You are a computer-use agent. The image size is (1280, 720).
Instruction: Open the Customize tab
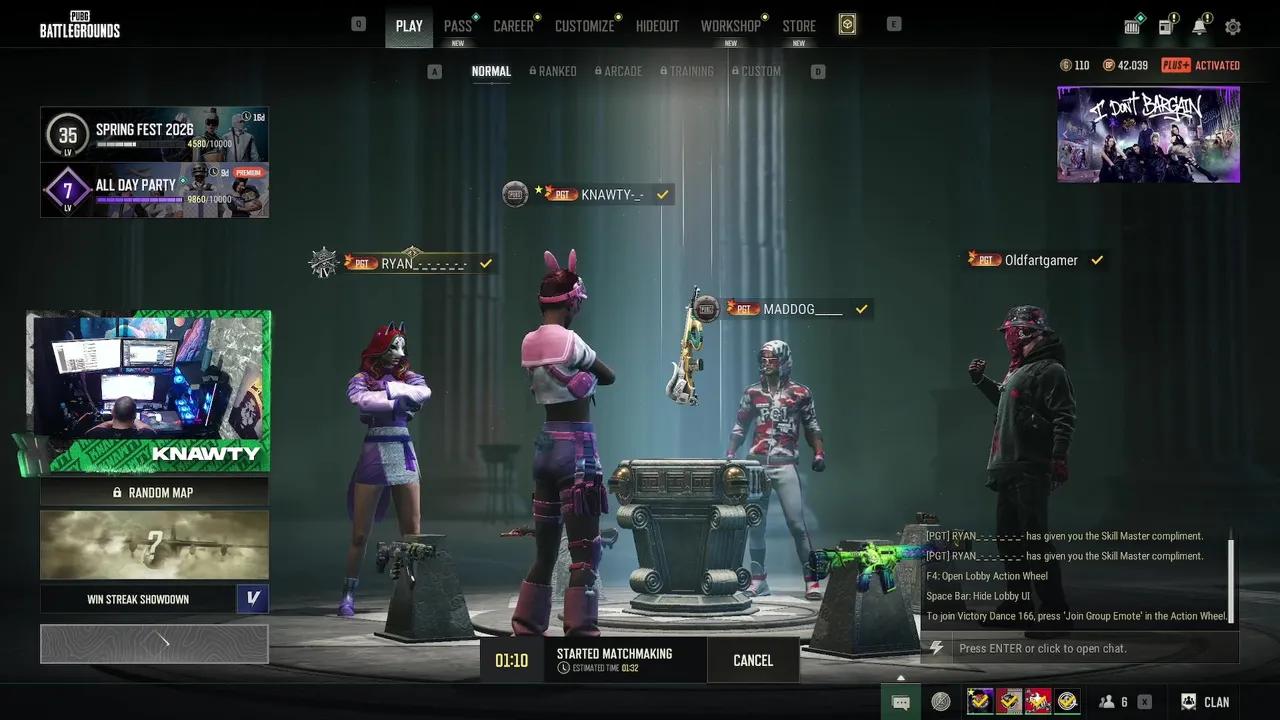tap(584, 26)
